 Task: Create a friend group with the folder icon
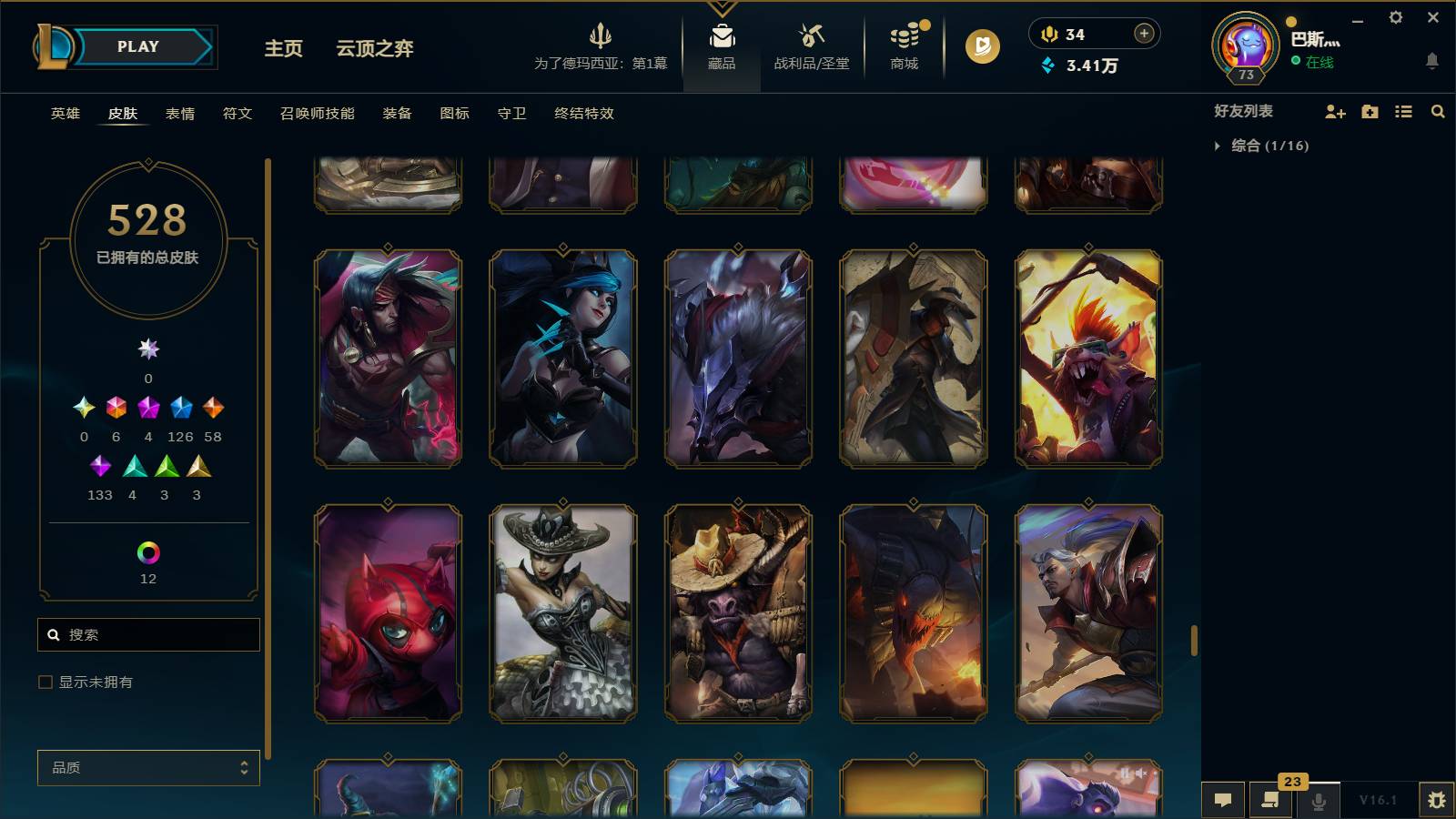(x=1369, y=112)
